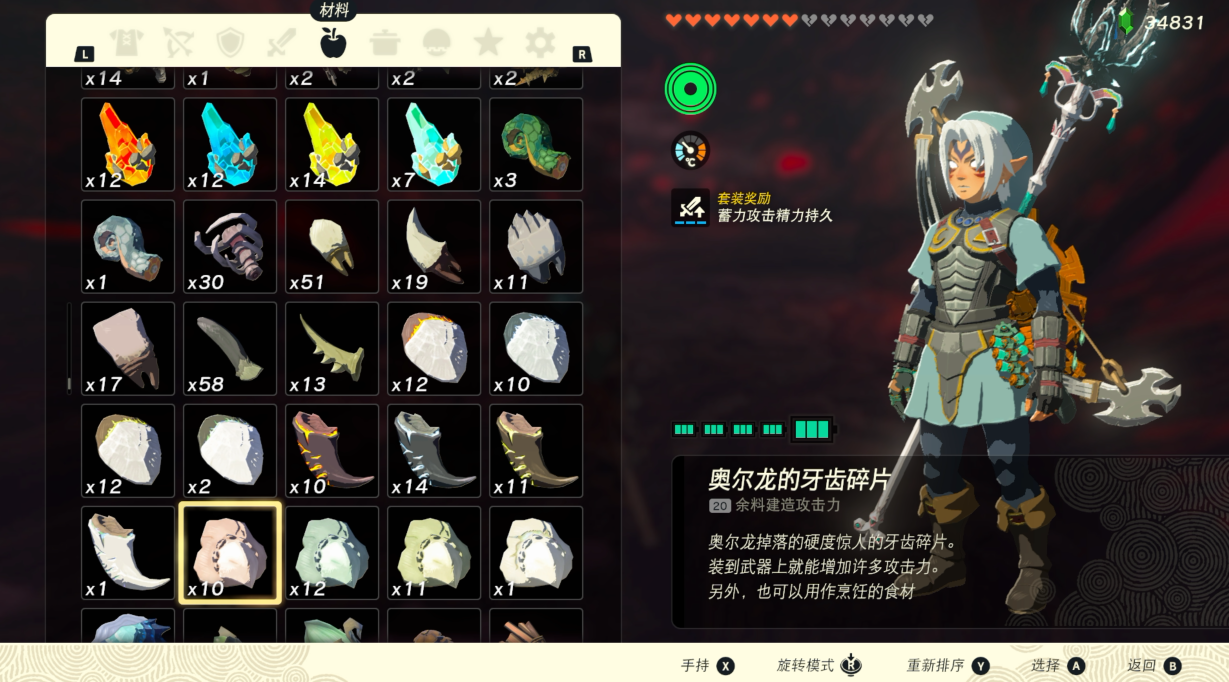Switch to the cooking pot food tab
This screenshot has height=682, width=1229.
tap(385, 42)
